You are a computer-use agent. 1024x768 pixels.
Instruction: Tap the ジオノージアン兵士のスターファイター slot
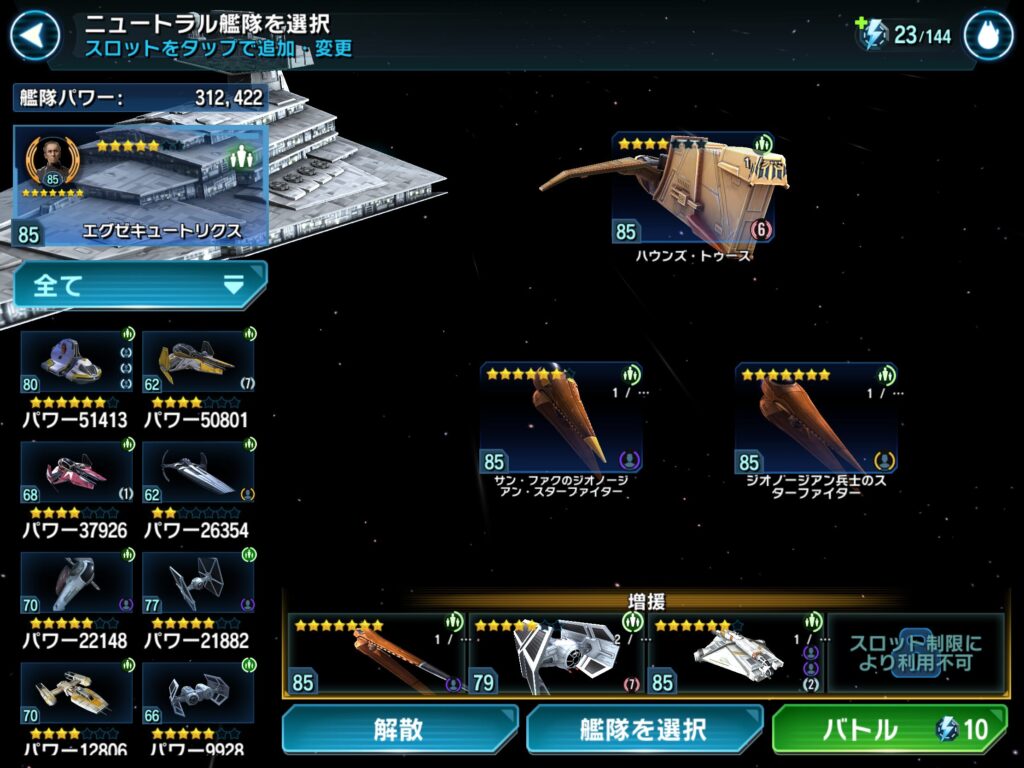click(815, 418)
